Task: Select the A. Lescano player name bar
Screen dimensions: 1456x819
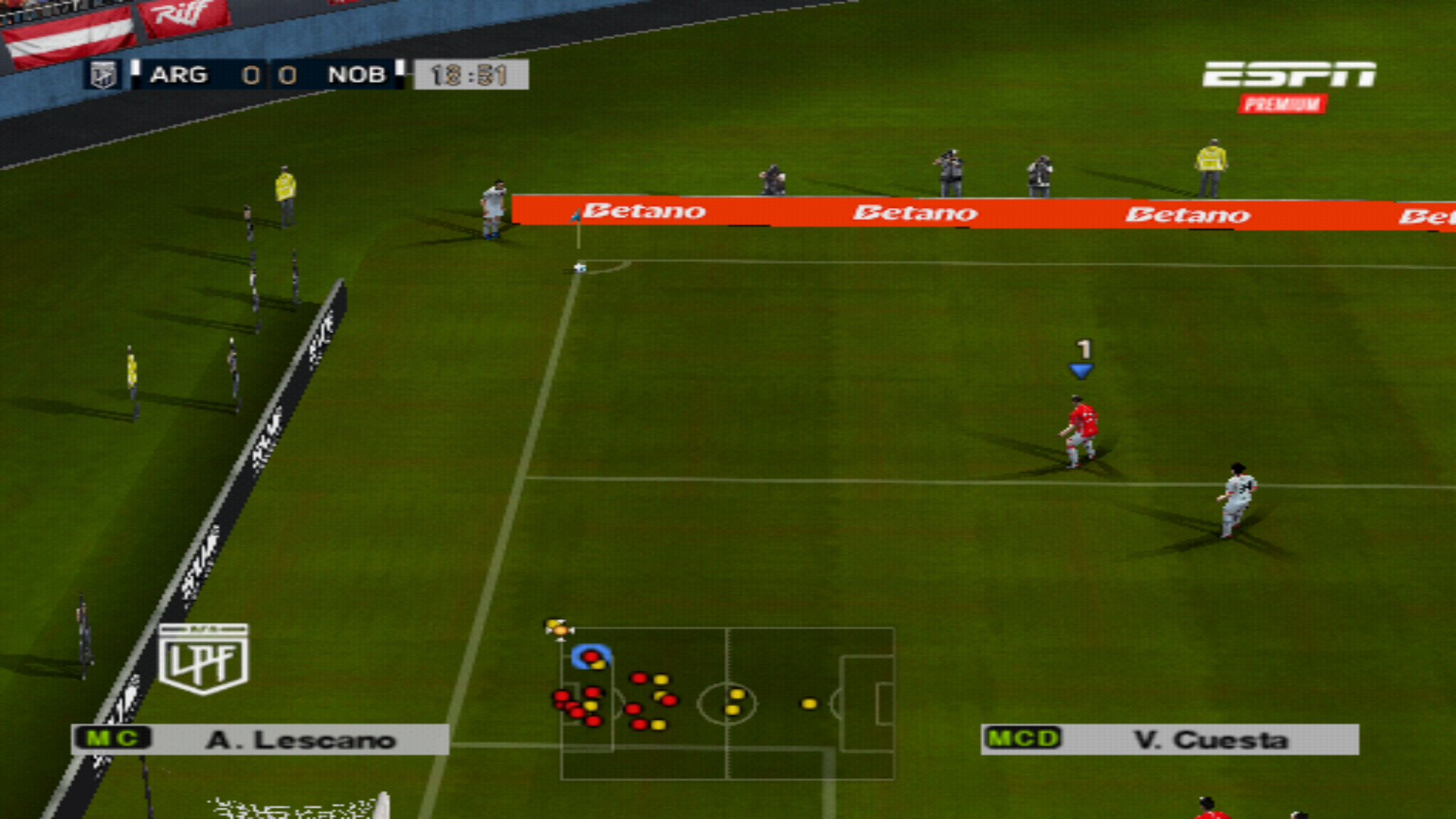Action: click(260, 739)
